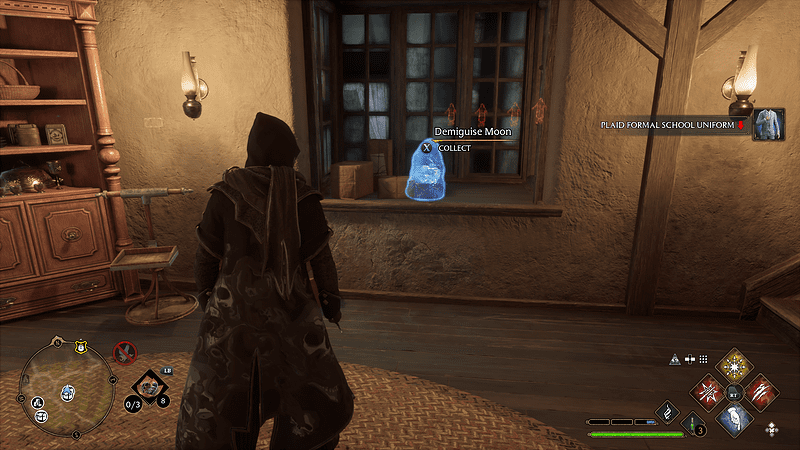Select the winged creature tool slot
Image resolution: width=800 pixels, height=450 pixels.
150,383
